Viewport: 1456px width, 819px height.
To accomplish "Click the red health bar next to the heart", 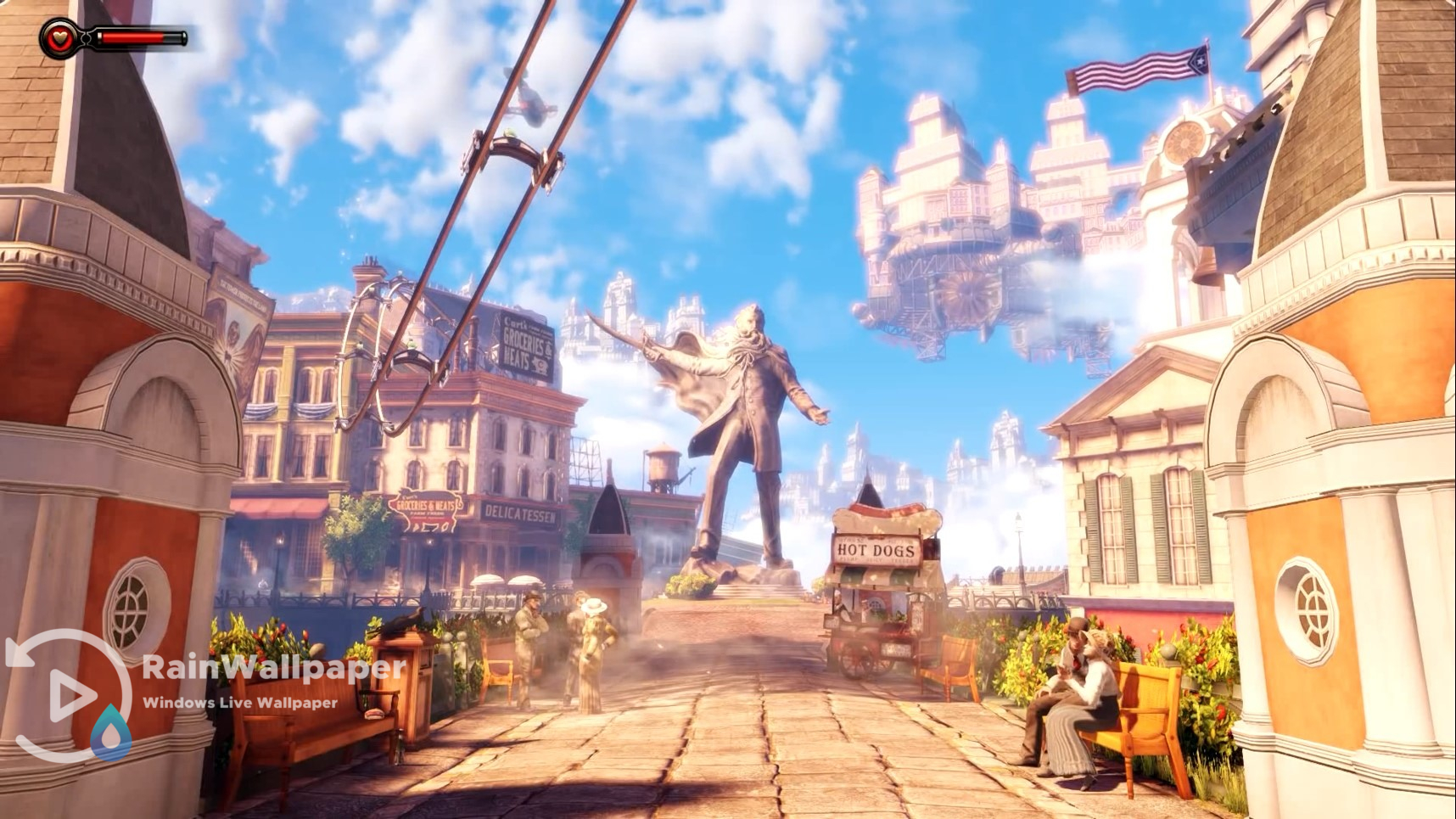I will (x=132, y=36).
